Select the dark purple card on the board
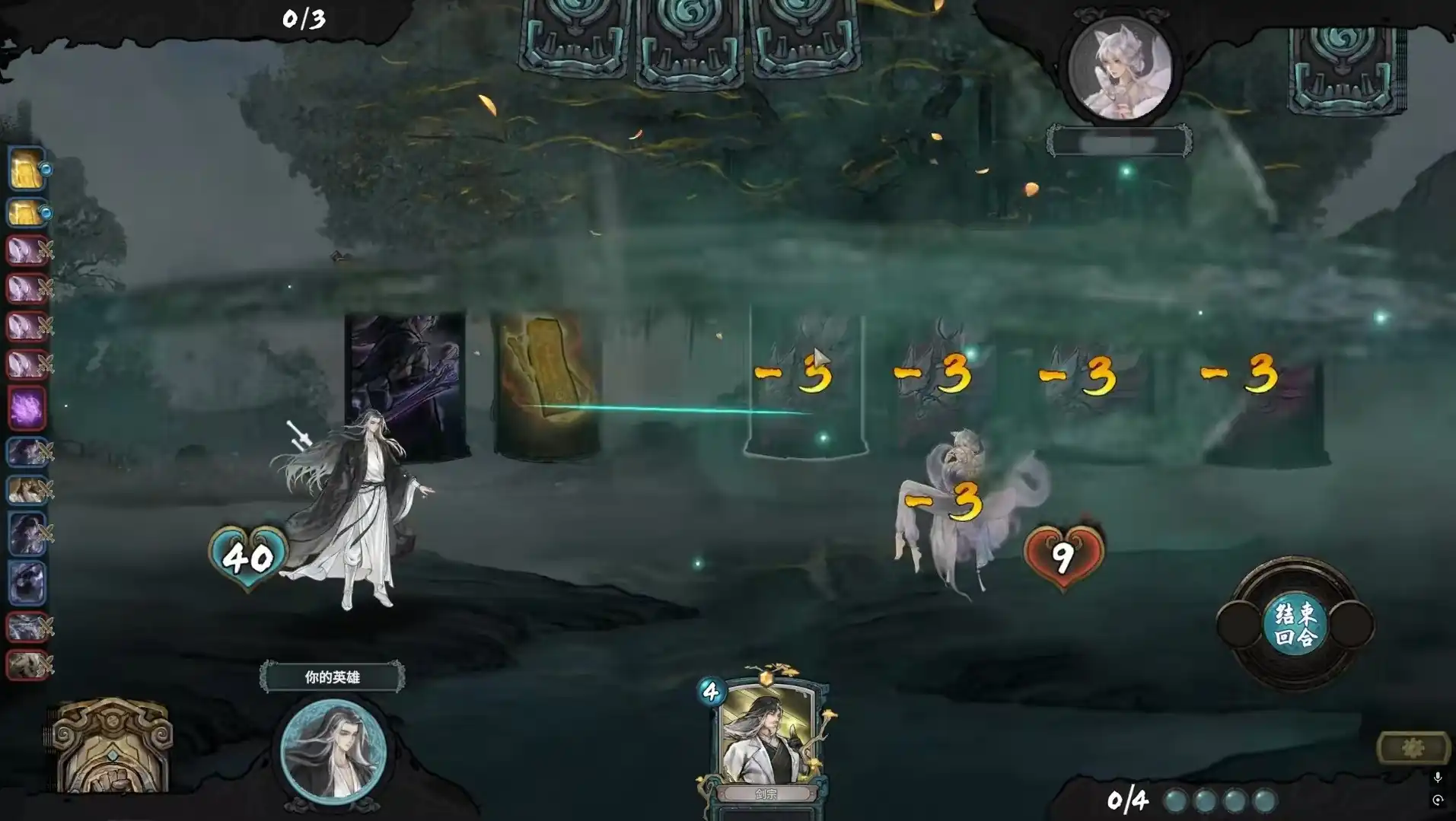This screenshot has height=821, width=1456. 405,384
